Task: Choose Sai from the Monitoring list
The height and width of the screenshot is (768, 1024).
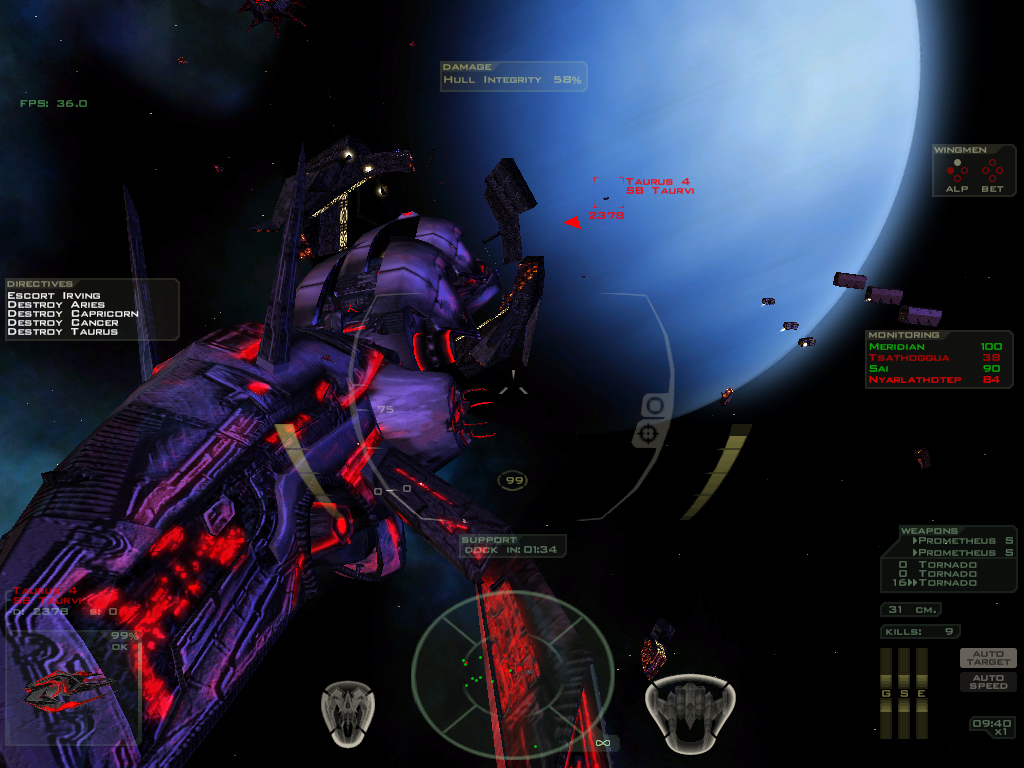Action: coord(935,368)
